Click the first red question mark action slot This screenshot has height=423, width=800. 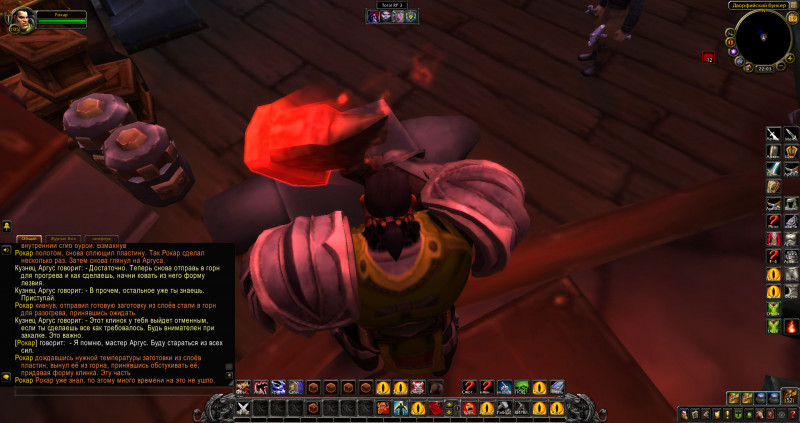tap(467, 386)
